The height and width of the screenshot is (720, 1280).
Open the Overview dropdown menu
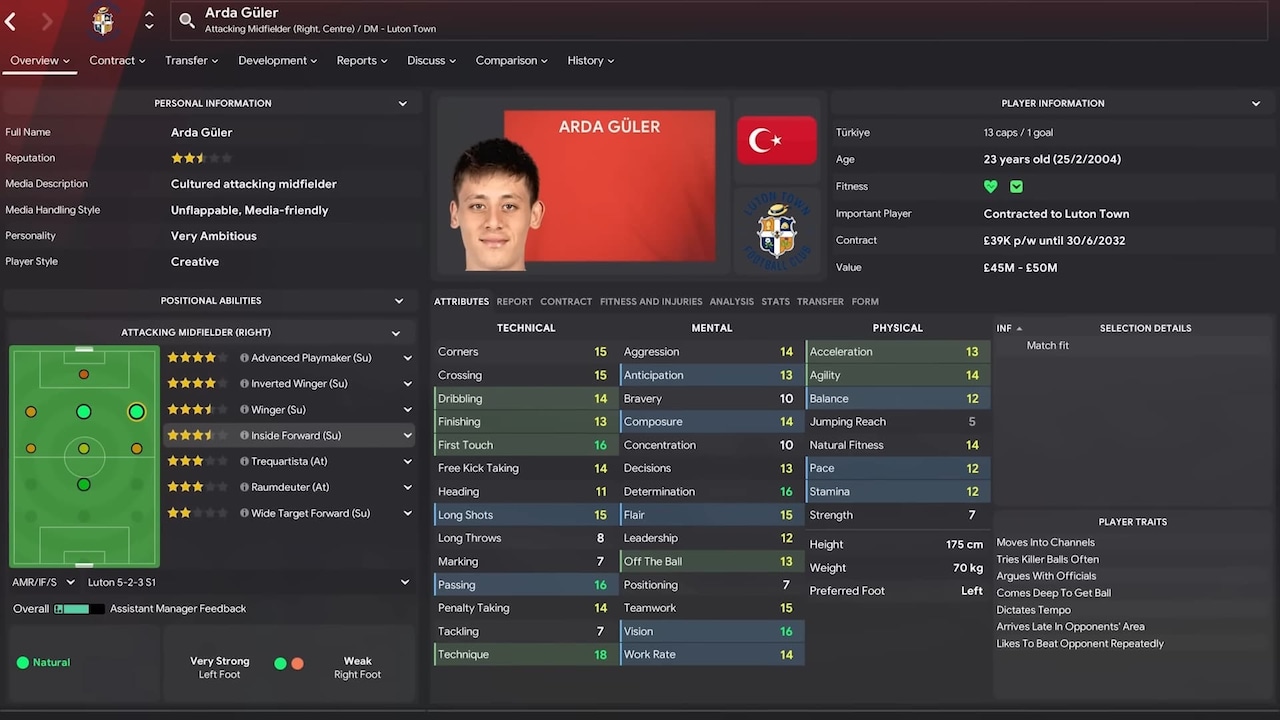(40, 61)
